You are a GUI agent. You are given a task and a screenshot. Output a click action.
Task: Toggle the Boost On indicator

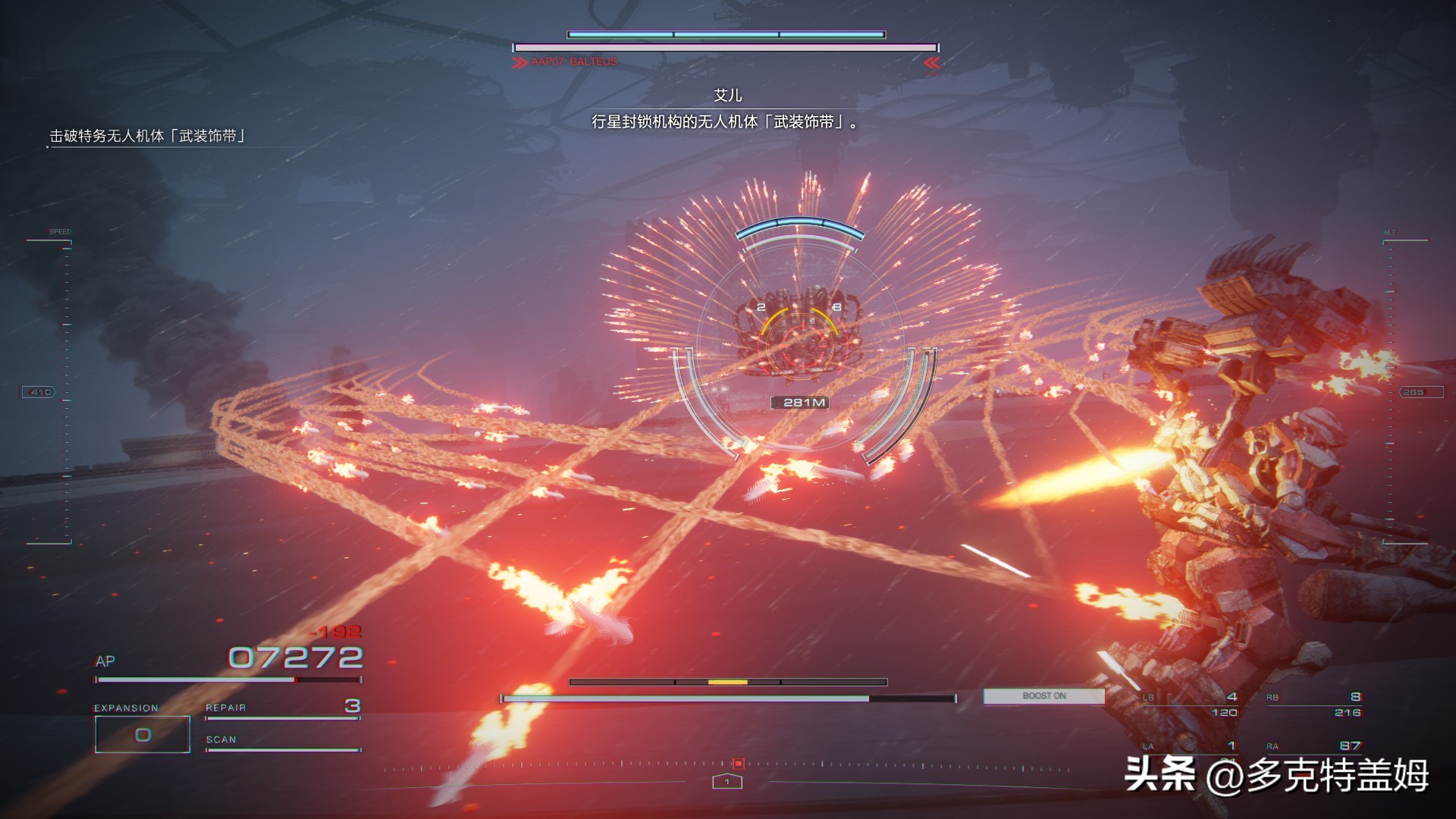pyautogui.click(x=1043, y=696)
